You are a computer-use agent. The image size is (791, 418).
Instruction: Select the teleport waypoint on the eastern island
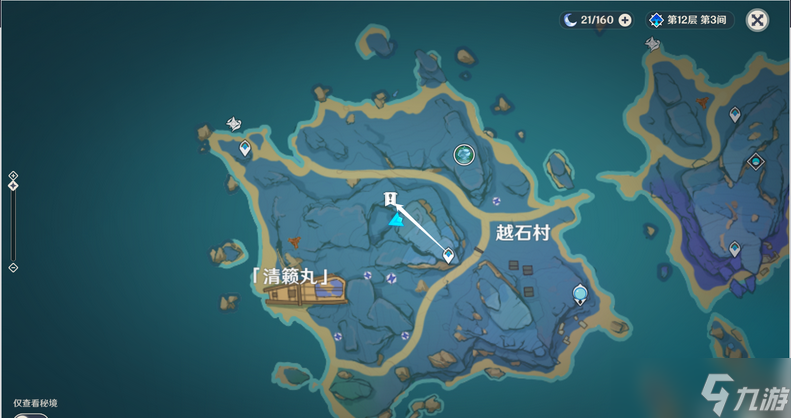point(735,115)
